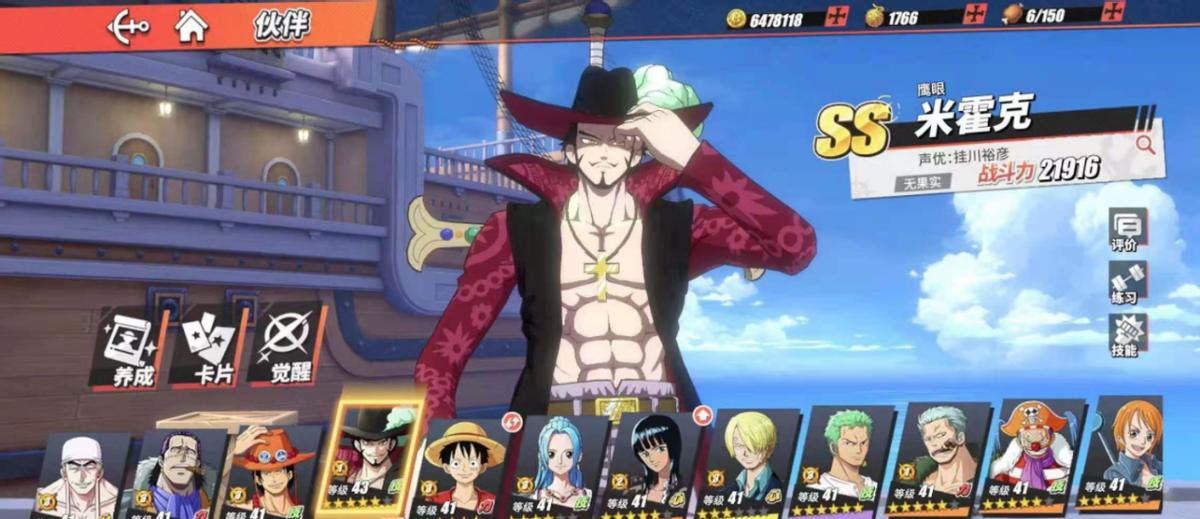This screenshot has height=519, width=1200.
Task: Choose the blue-haired Vivi portrait
Action: pyautogui.click(x=559, y=460)
